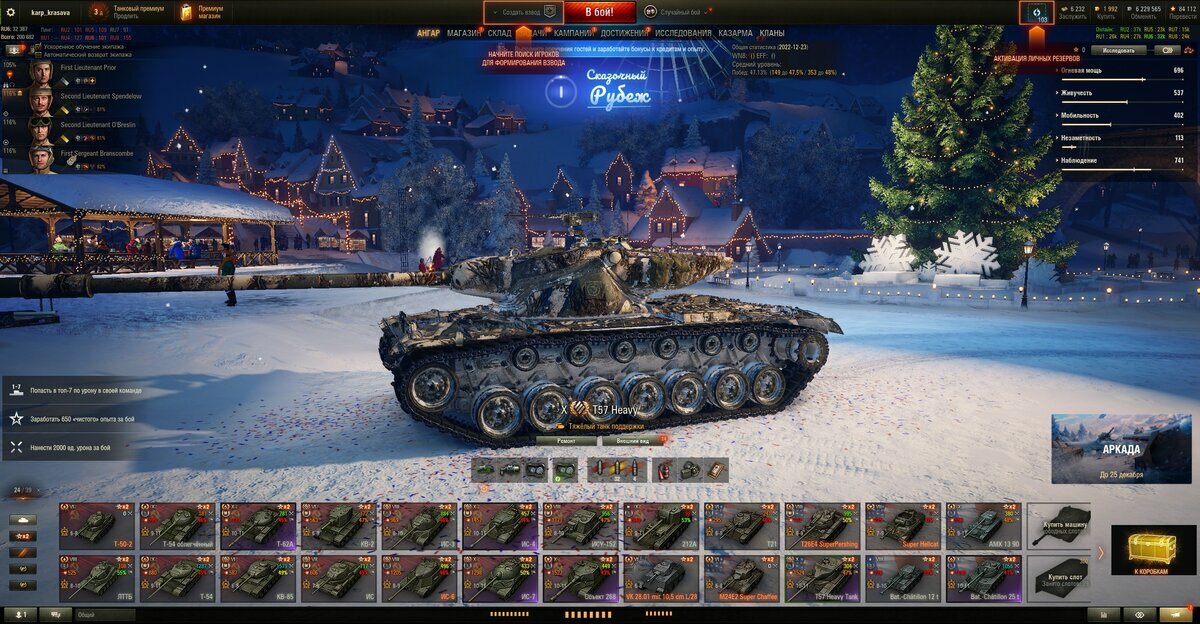Open the Внешний вид customization button

(x=633, y=440)
